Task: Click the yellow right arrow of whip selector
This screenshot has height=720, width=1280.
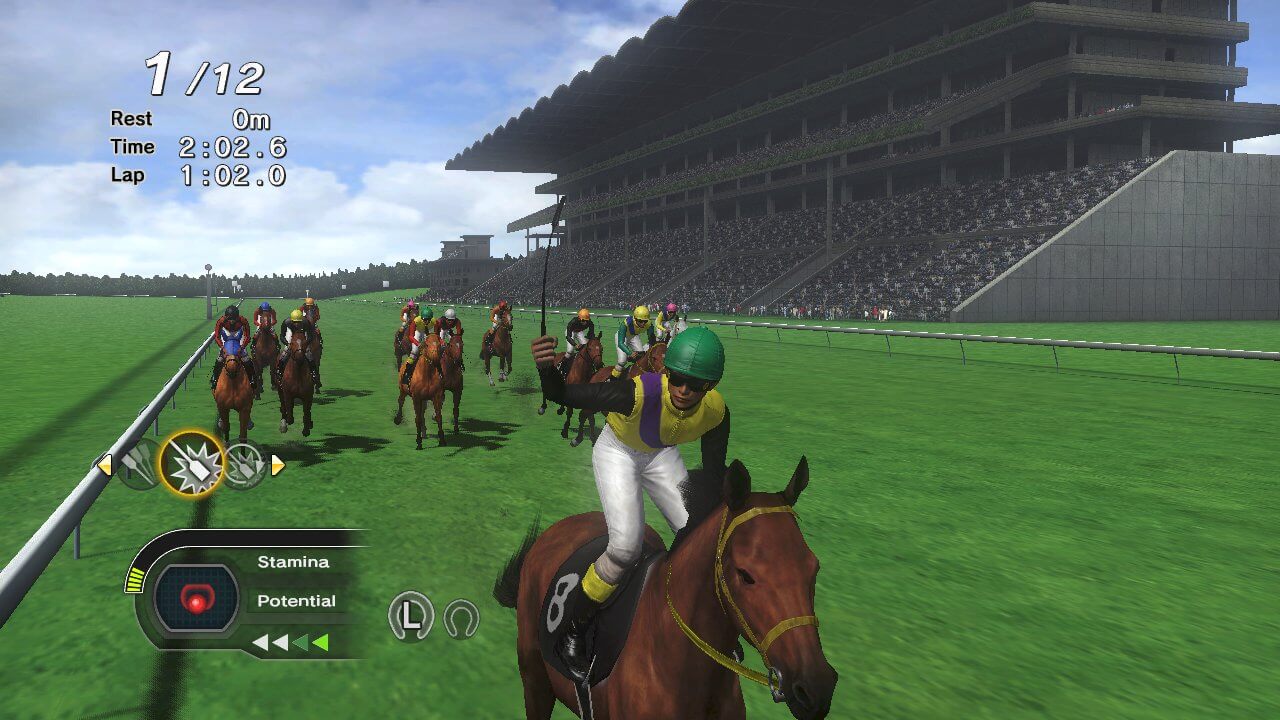Action: (x=278, y=465)
